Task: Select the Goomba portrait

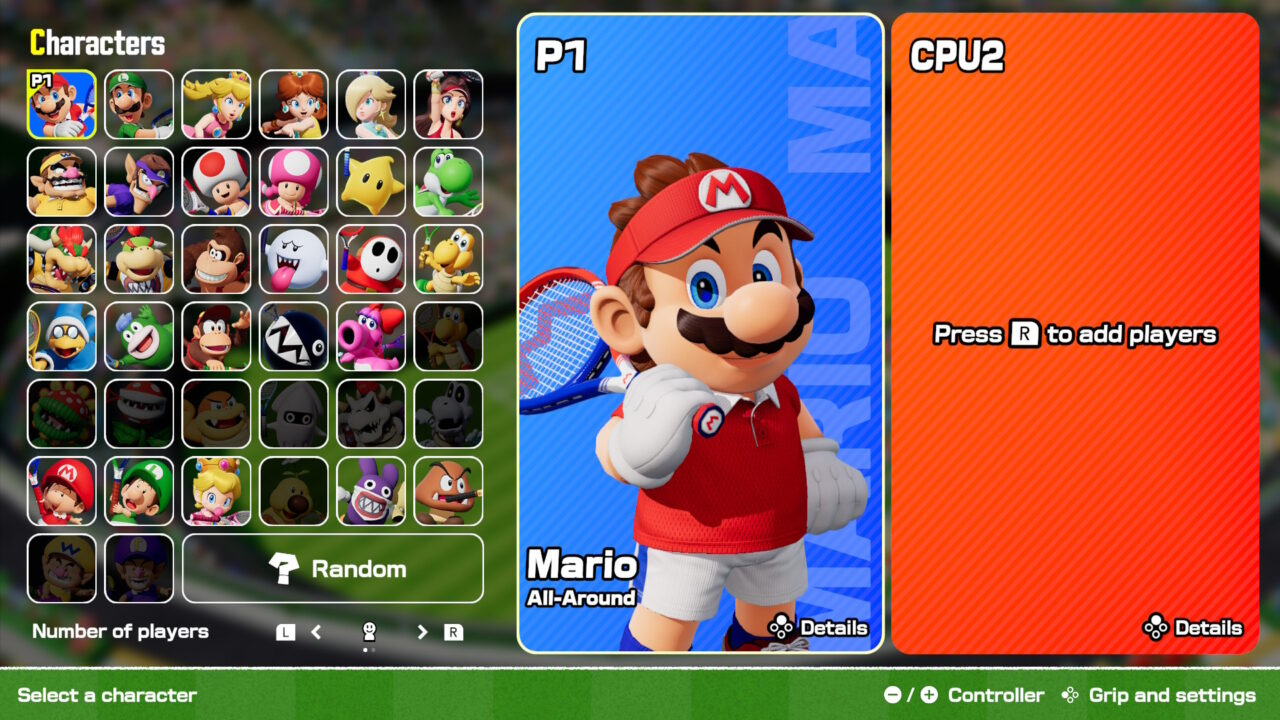Action: coord(448,491)
